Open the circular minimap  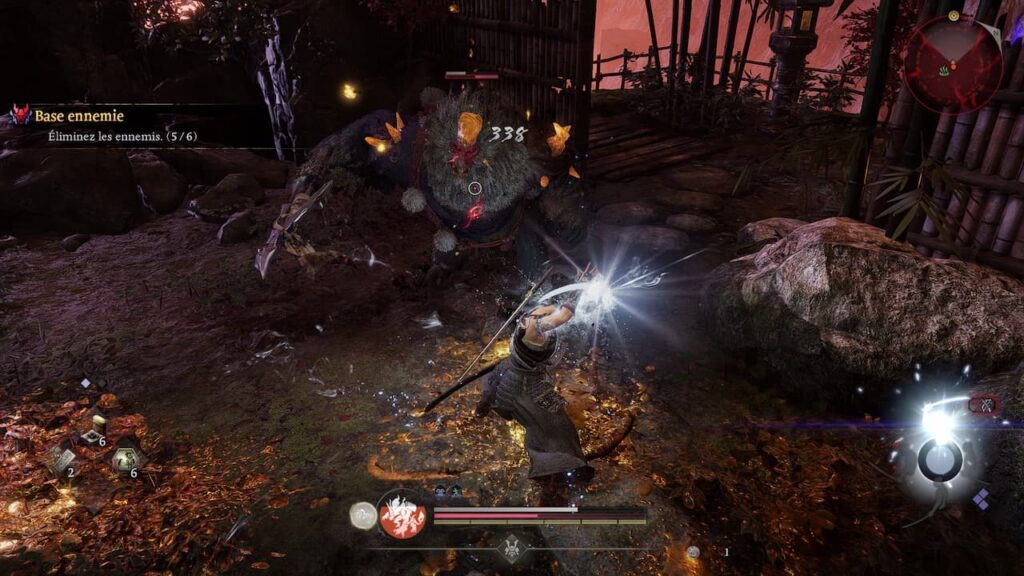tap(951, 63)
